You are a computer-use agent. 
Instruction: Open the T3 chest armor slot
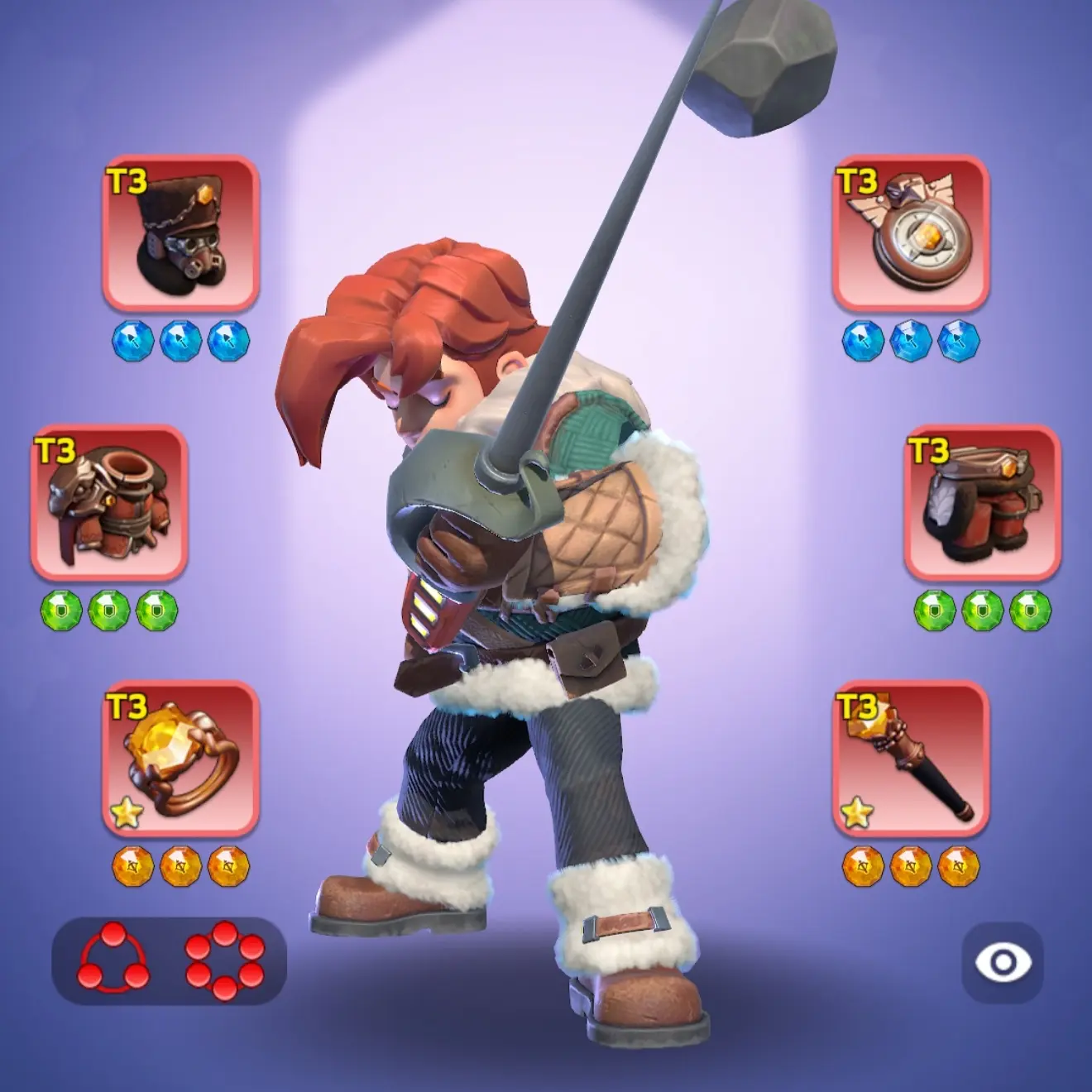[x=109, y=502]
